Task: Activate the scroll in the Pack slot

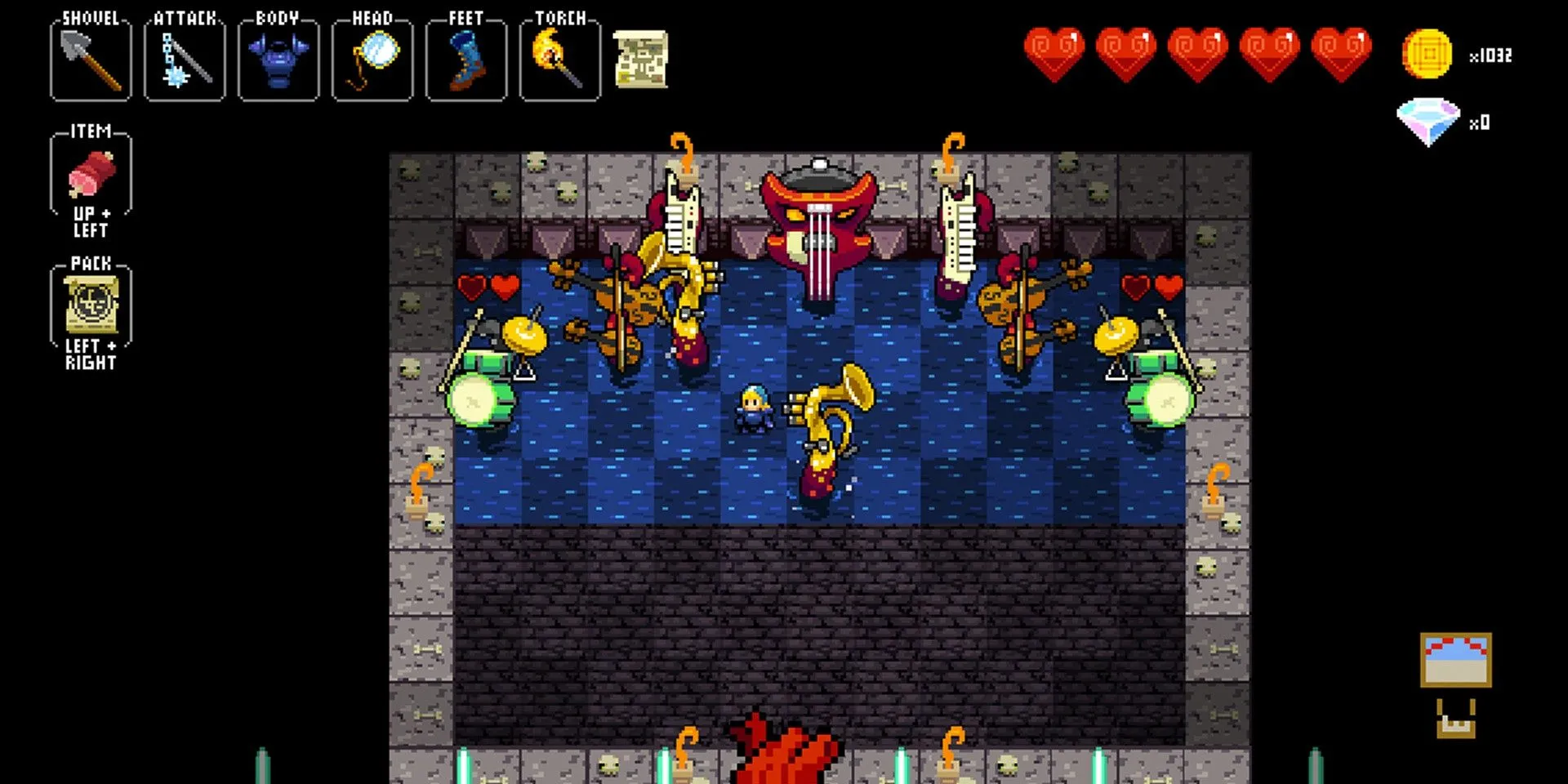Action: click(x=91, y=305)
